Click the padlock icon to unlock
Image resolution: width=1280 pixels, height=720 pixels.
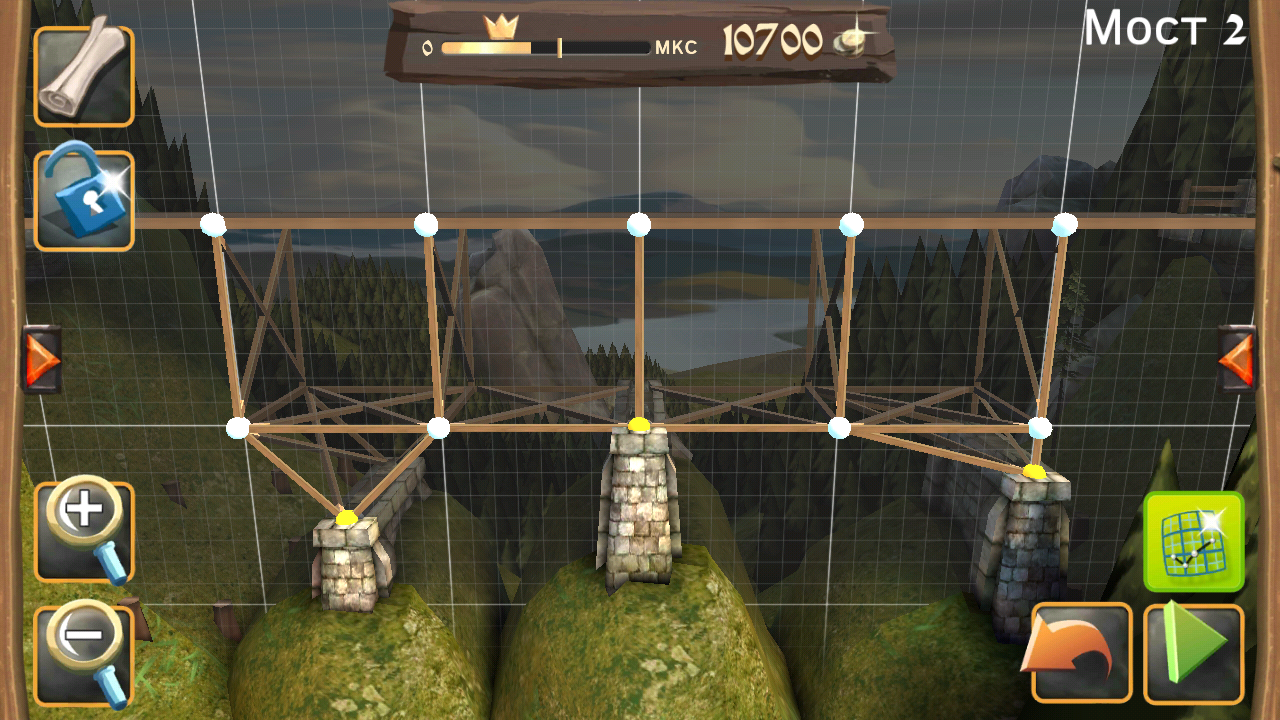84,197
